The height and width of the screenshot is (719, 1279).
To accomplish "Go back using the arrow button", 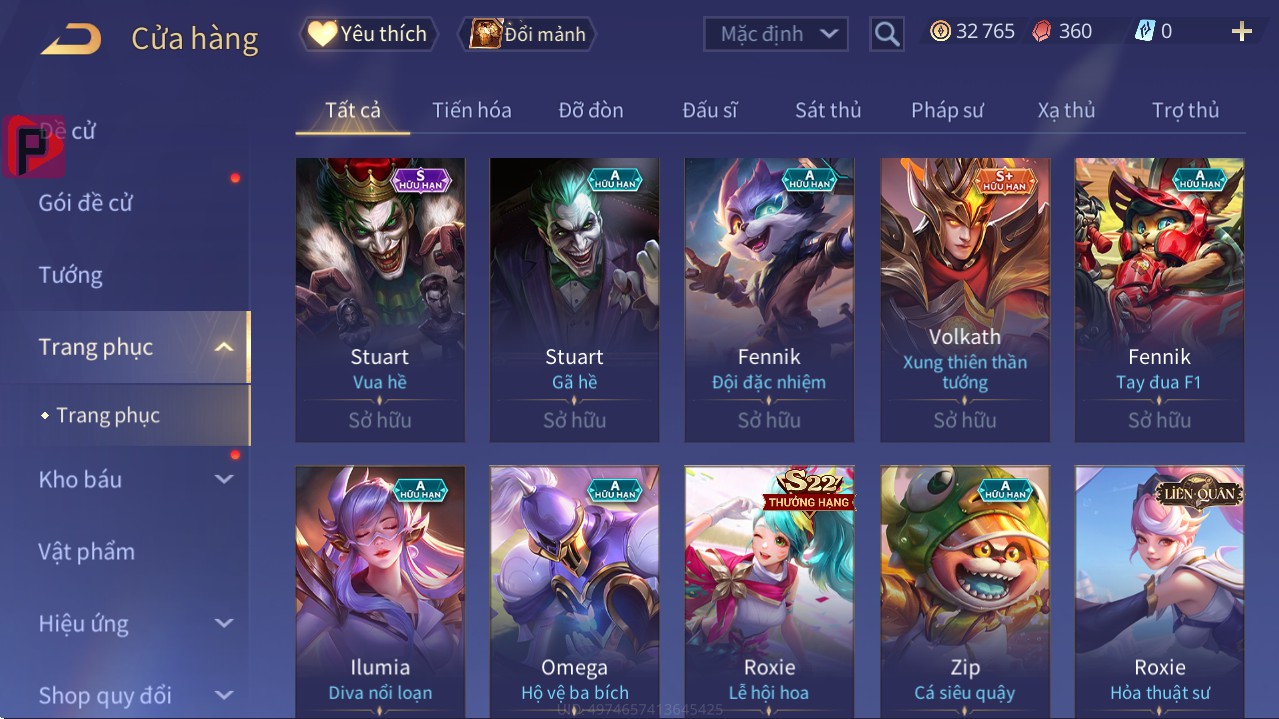I will click(x=71, y=40).
